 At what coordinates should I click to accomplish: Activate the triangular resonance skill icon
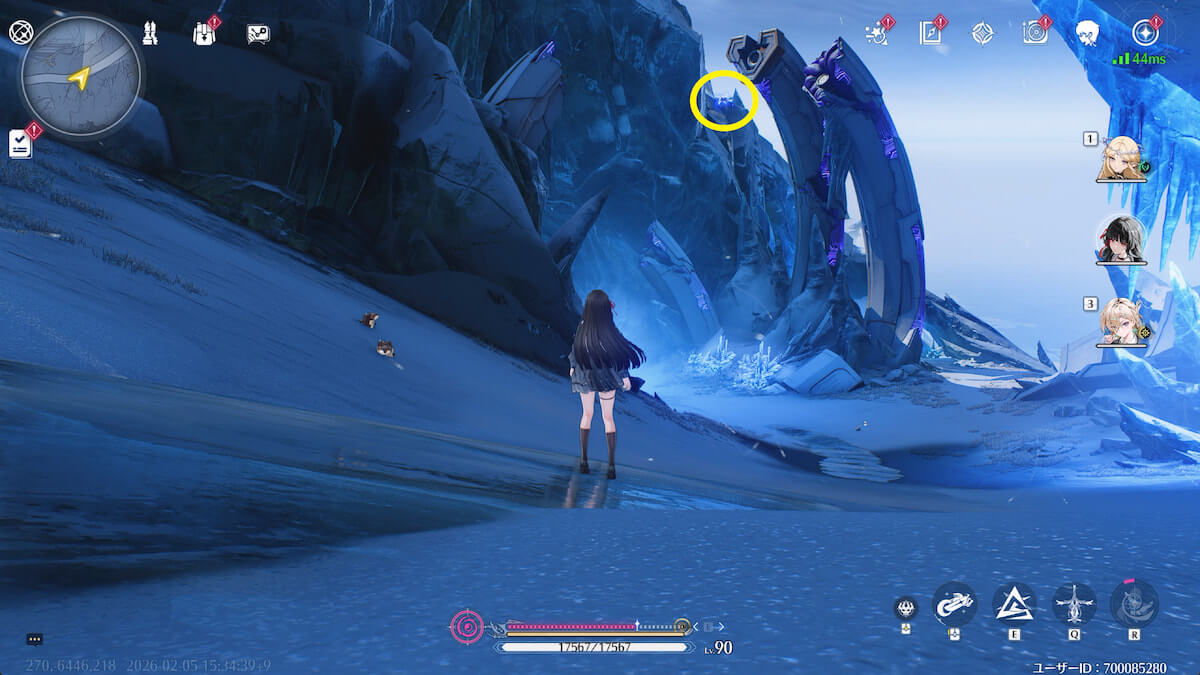pos(1014,604)
